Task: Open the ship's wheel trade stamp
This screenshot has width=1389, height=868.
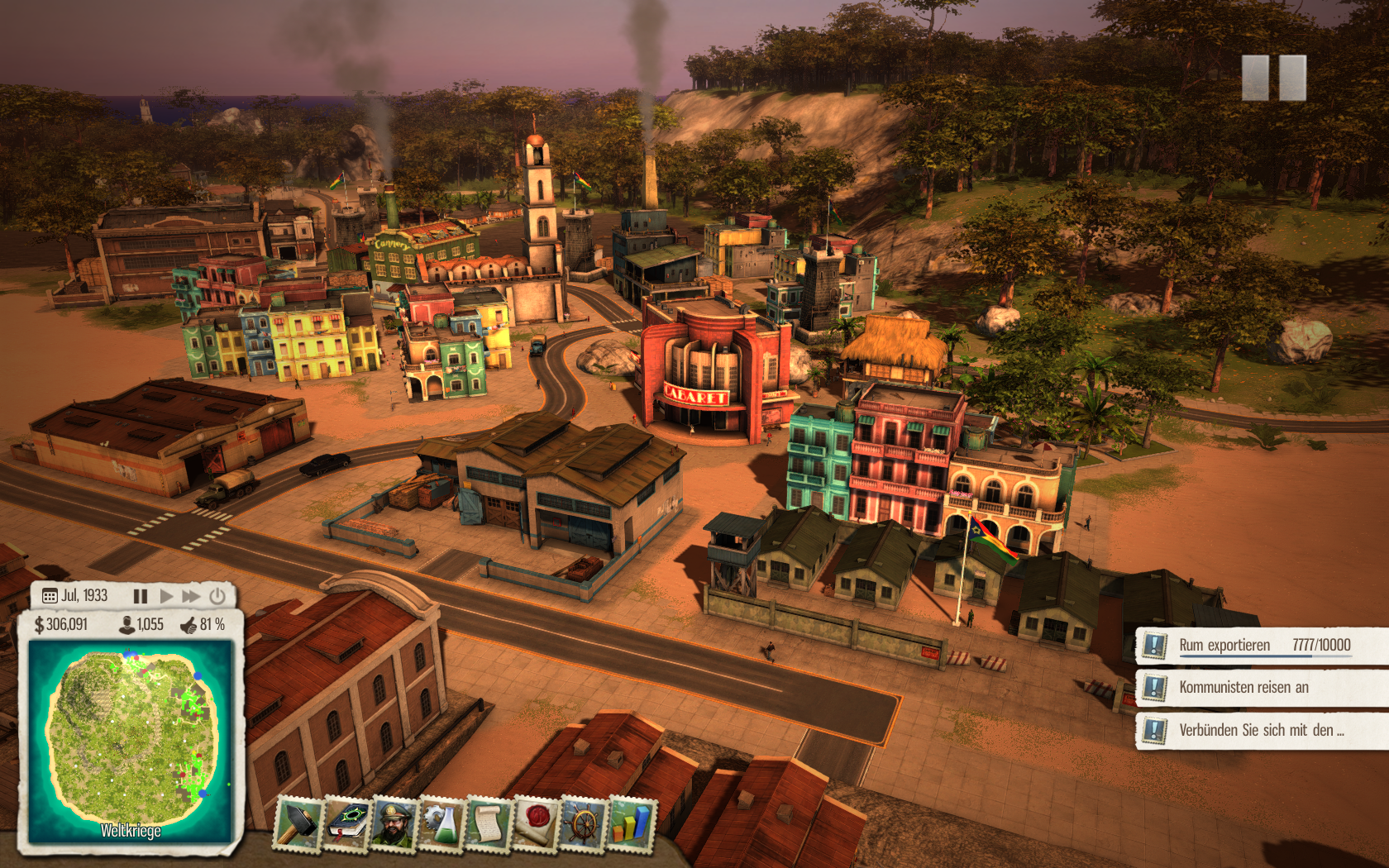Action: (x=584, y=823)
